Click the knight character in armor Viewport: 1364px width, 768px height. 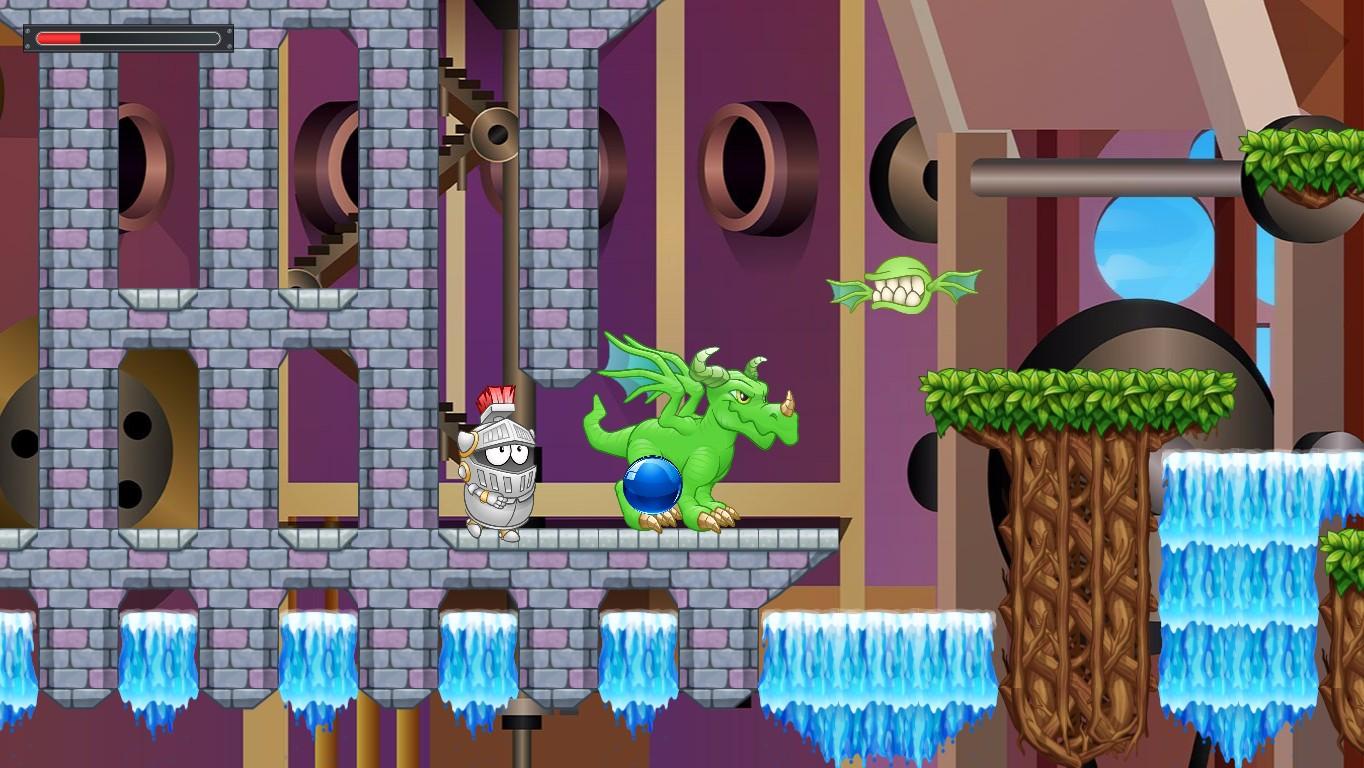click(x=497, y=470)
